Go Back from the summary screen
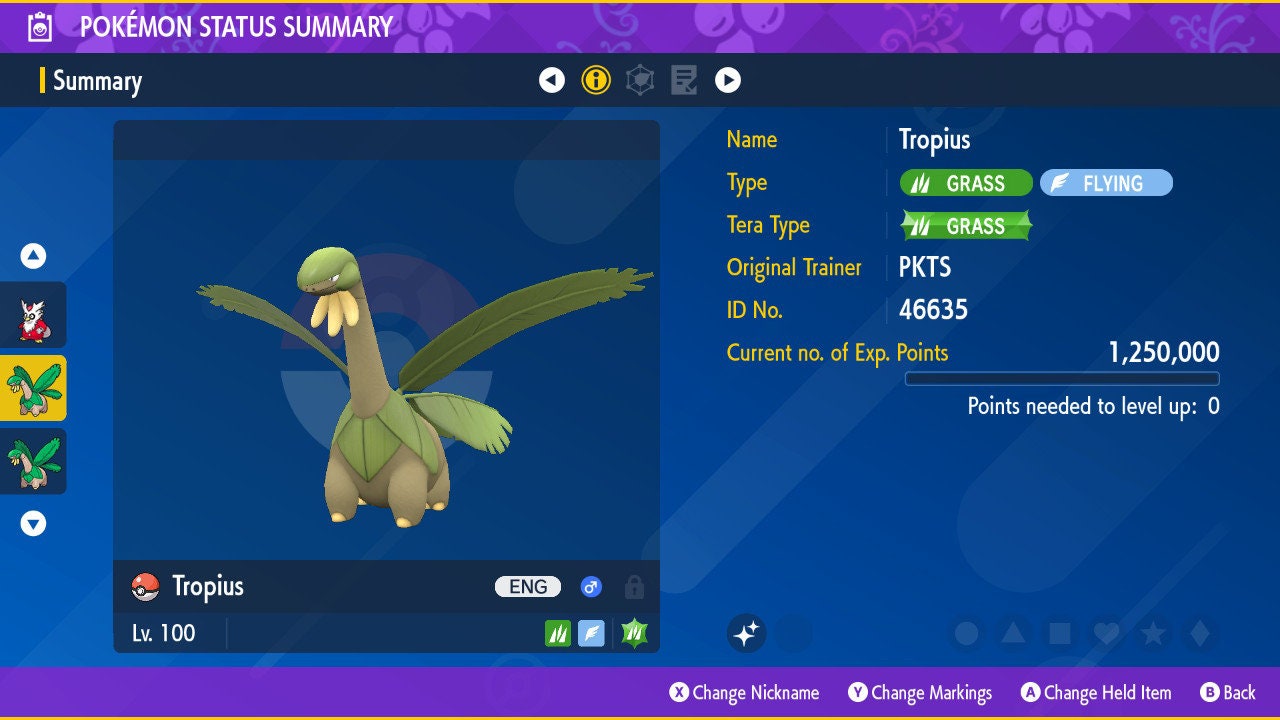The image size is (1280, 720). [1227, 692]
